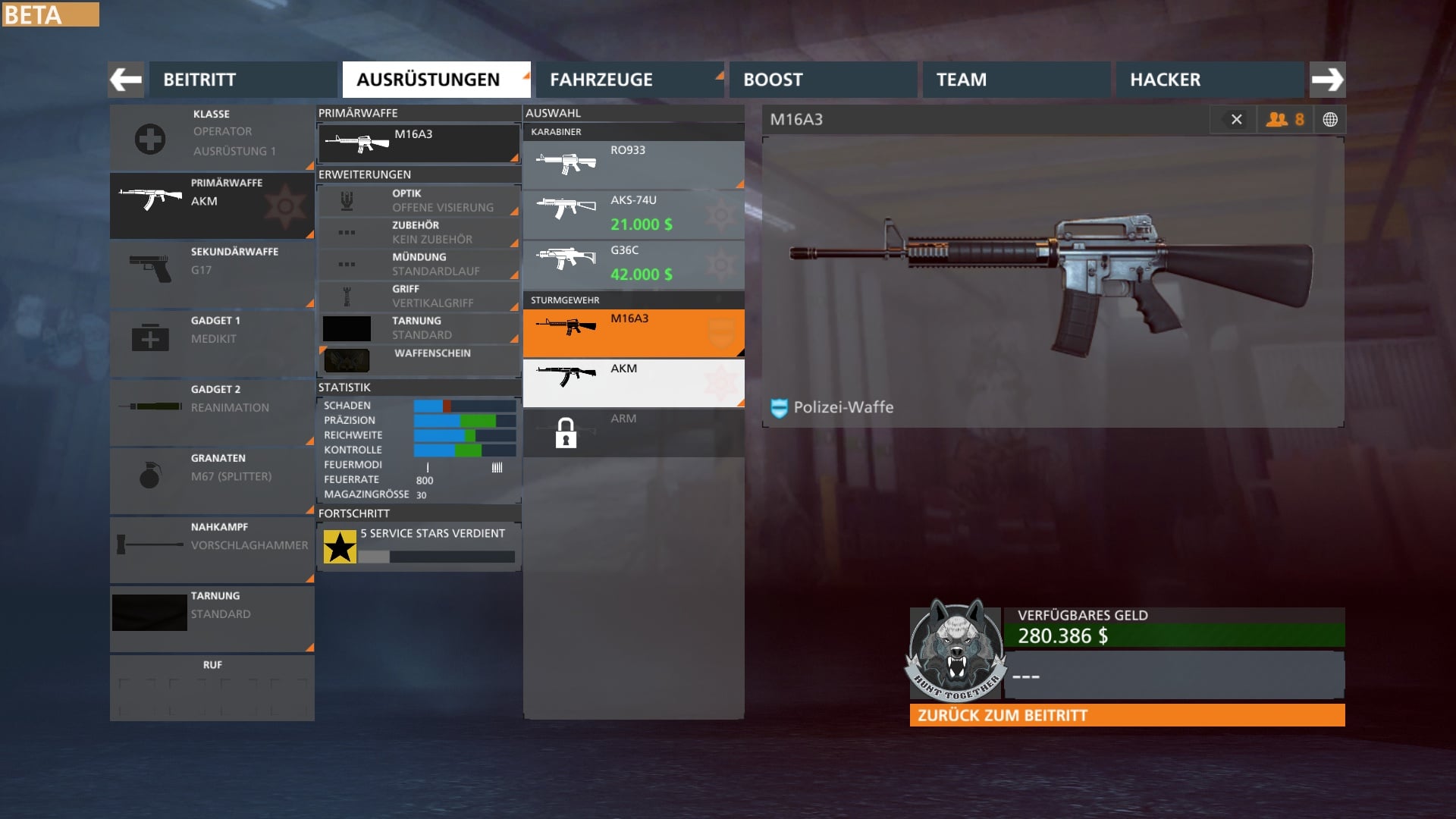1456x819 pixels.
Task: Open the Mündung attachment options
Action: (419, 265)
